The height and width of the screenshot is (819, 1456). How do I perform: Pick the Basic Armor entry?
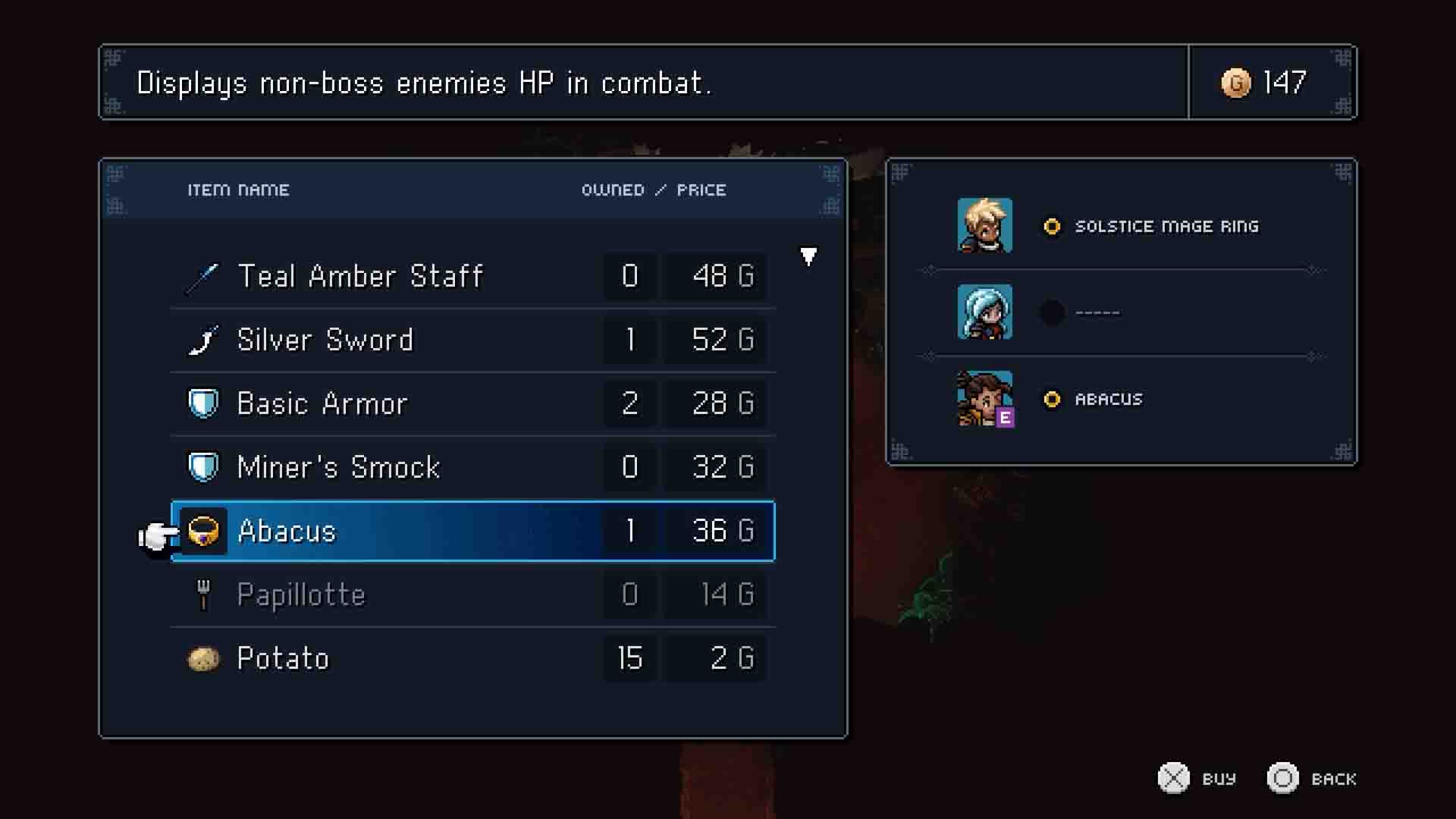(x=473, y=403)
